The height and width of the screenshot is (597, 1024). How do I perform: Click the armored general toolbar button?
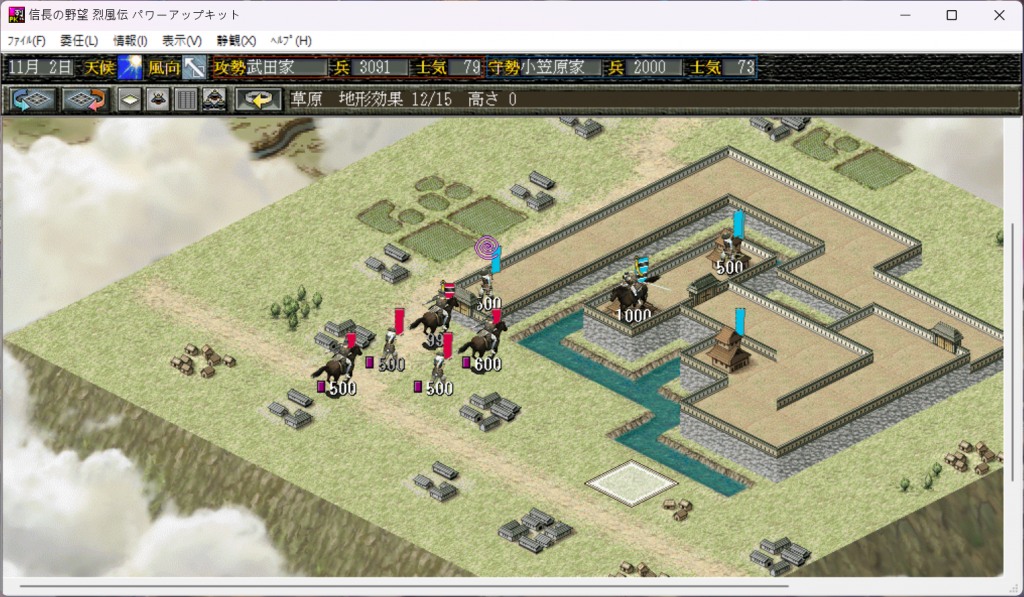point(214,99)
